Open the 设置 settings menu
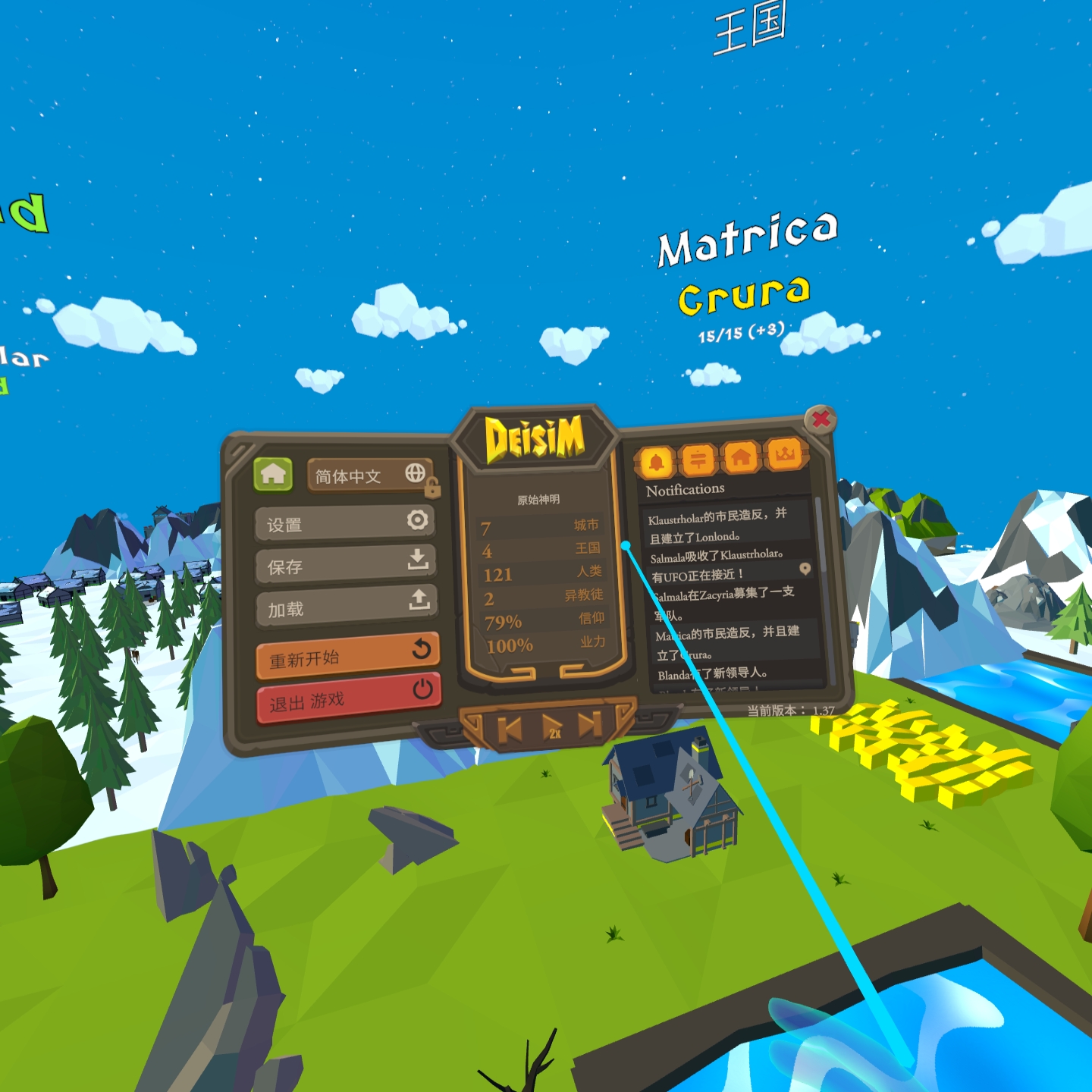Screen dimensions: 1092x1092 pyautogui.click(x=345, y=523)
